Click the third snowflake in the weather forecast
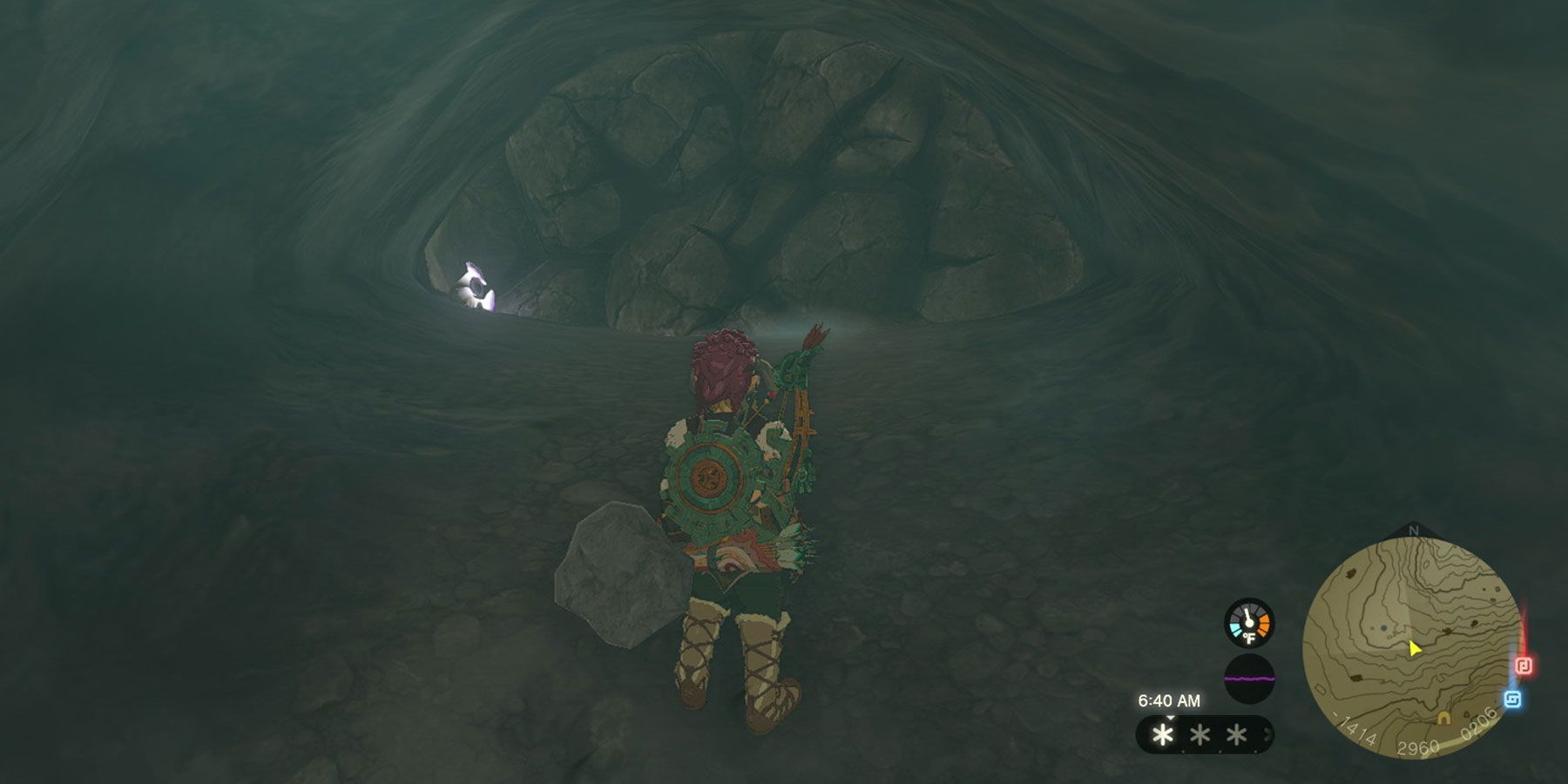Image resolution: width=1568 pixels, height=784 pixels. point(1237,735)
